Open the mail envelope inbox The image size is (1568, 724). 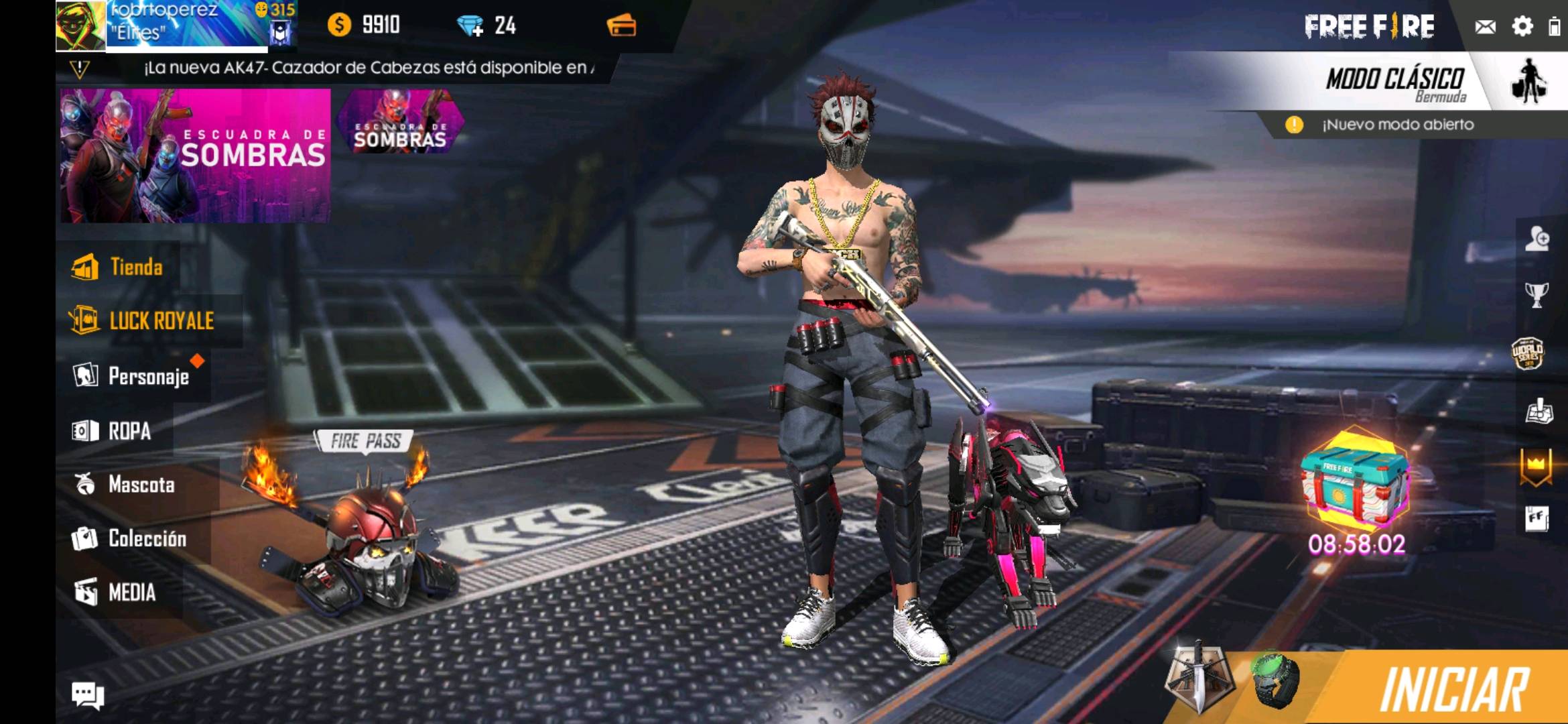pyautogui.click(x=1485, y=27)
